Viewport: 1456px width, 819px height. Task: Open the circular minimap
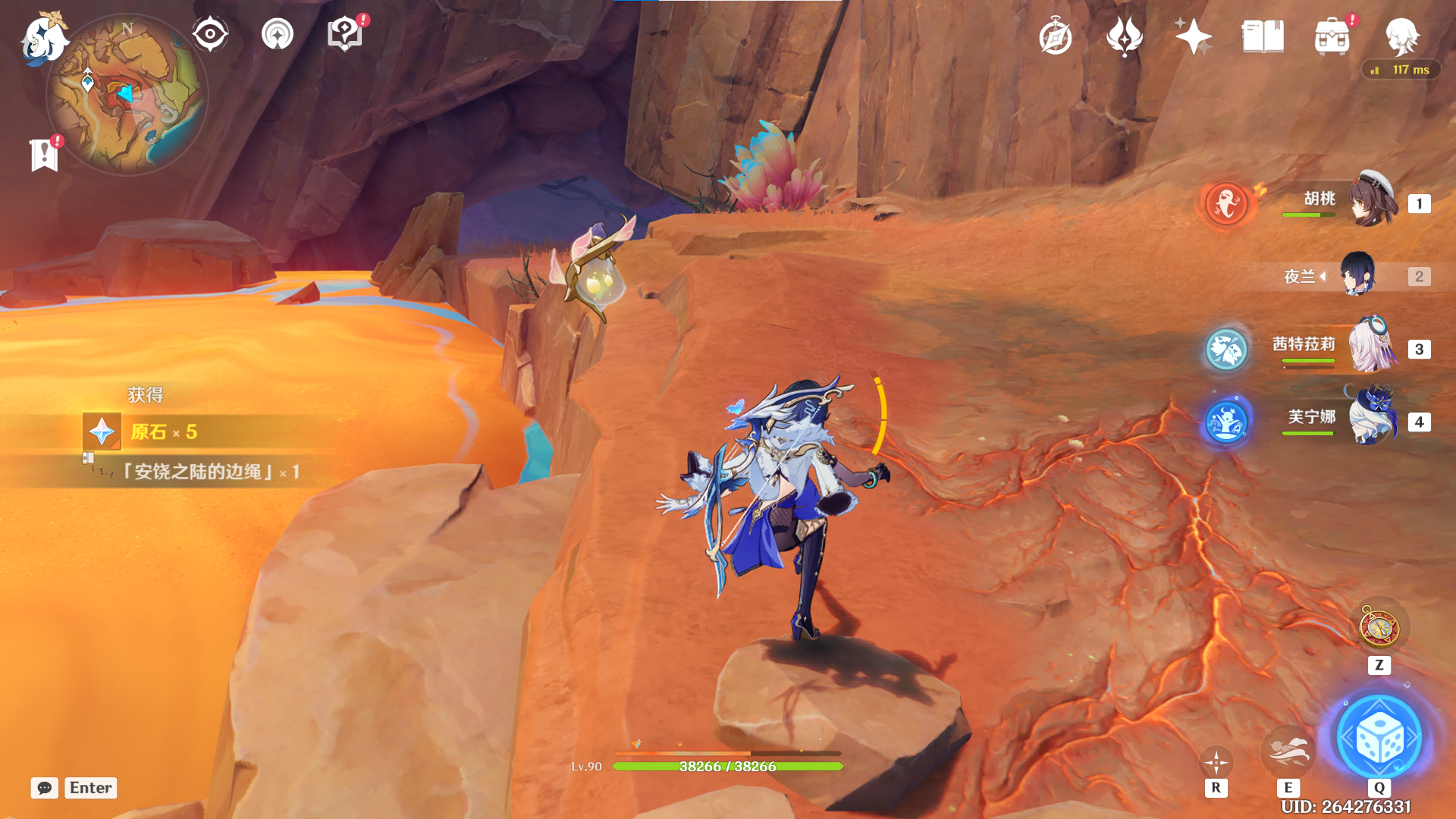[x=127, y=96]
